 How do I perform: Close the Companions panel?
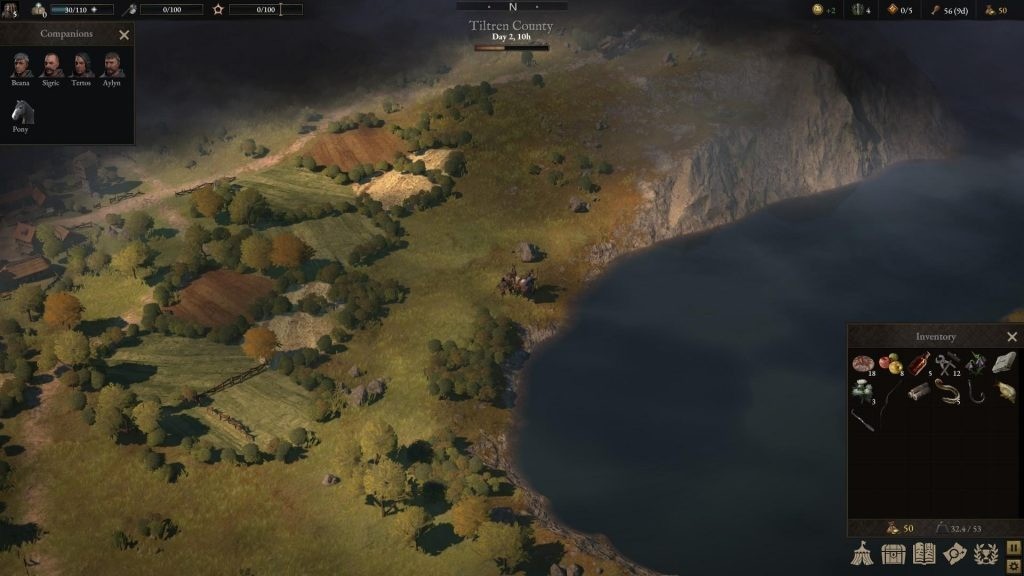tap(124, 35)
